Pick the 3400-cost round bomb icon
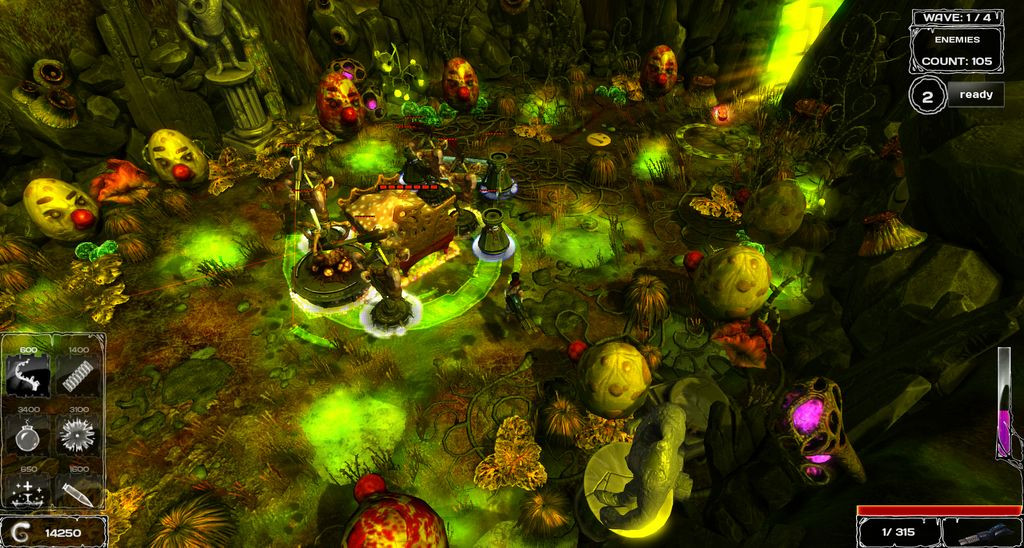This screenshot has width=1024, height=548. pos(28,436)
